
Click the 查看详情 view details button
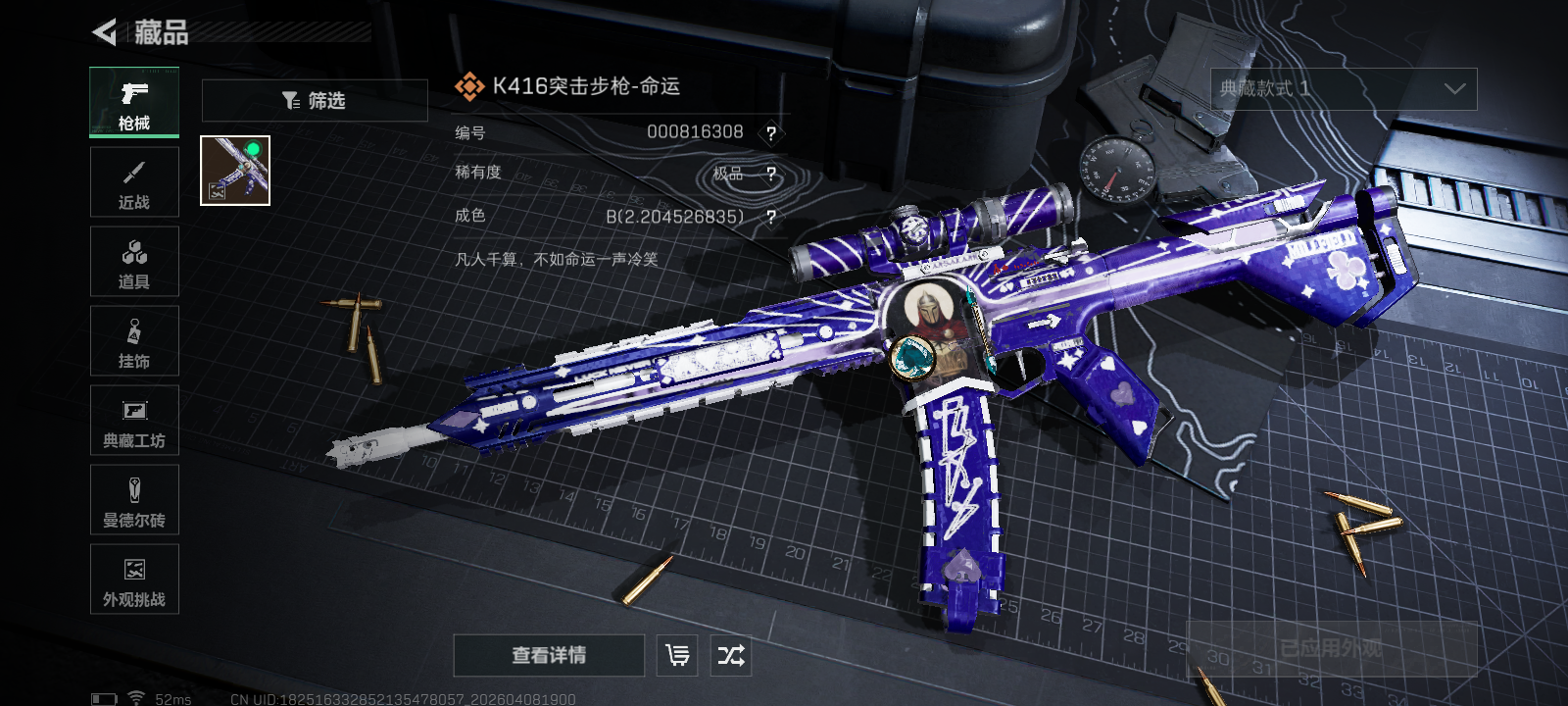click(549, 655)
